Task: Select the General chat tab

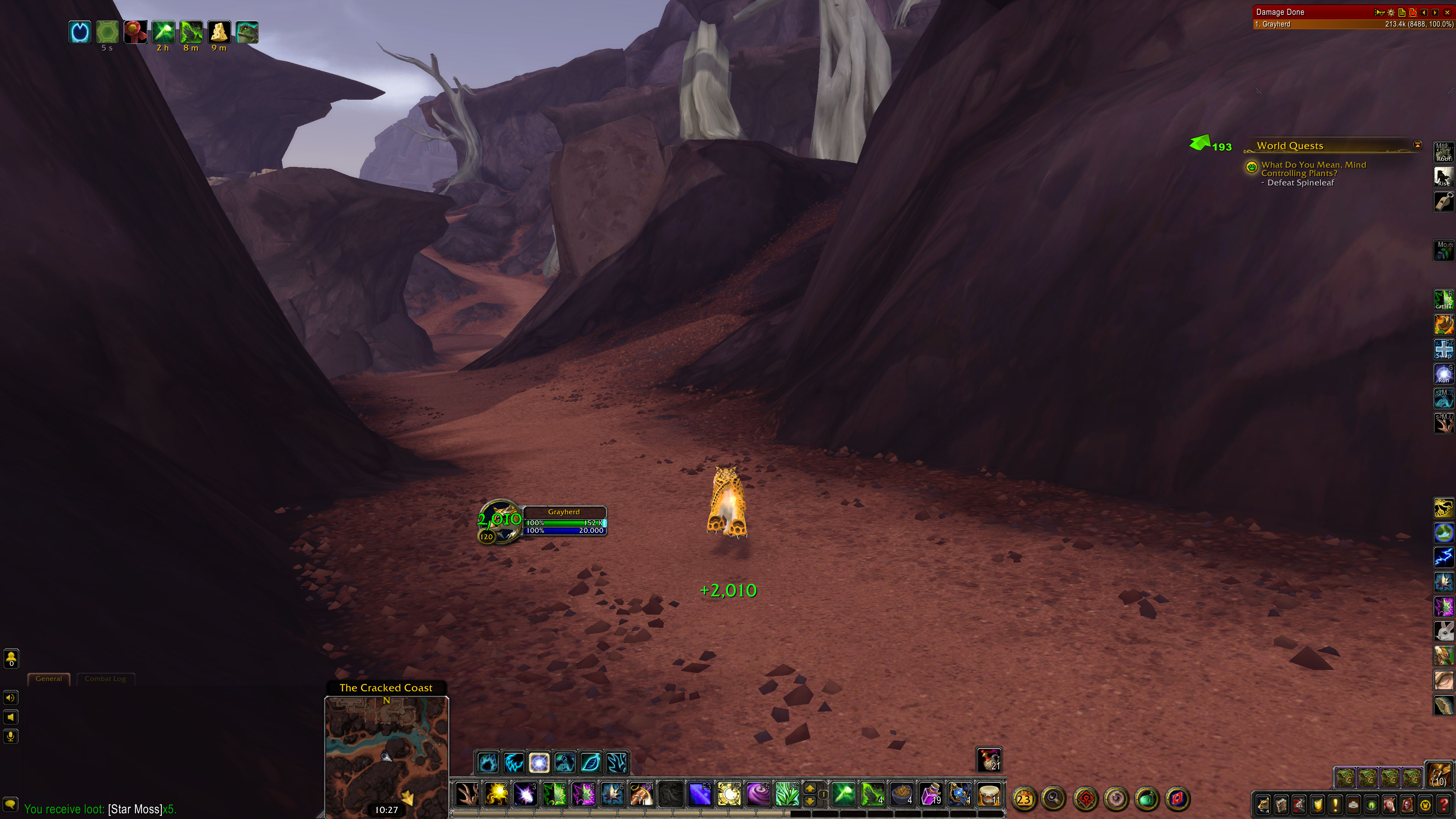Action: (x=49, y=679)
